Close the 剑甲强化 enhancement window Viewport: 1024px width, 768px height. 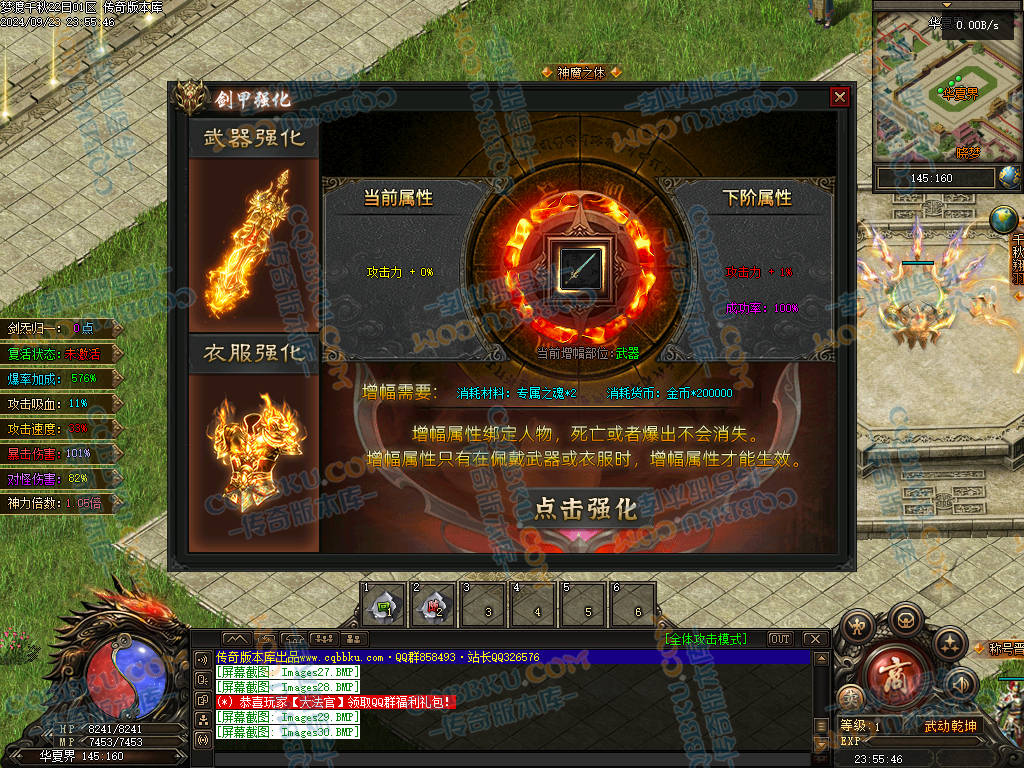tap(840, 97)
